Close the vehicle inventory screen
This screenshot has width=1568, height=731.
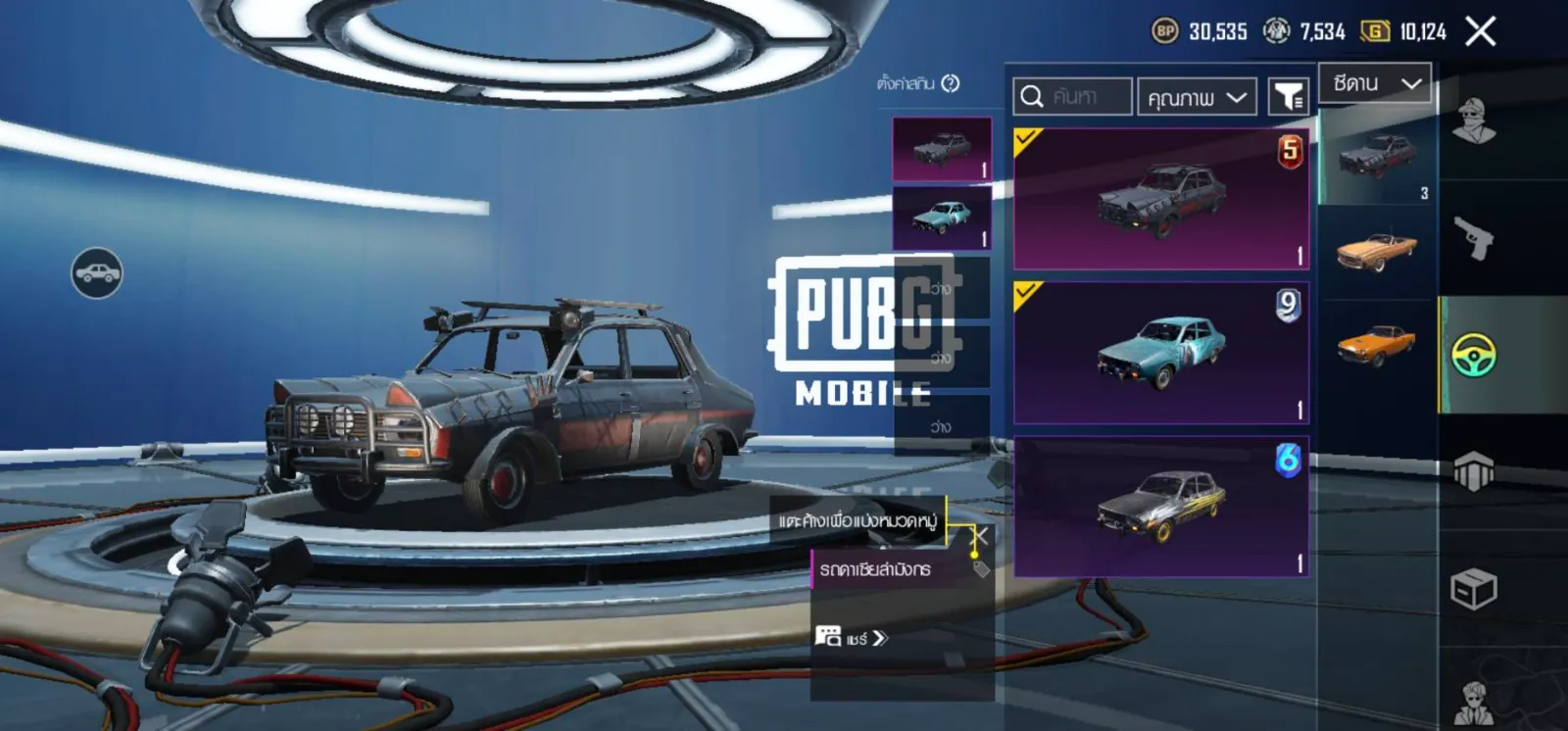point(1480,31)
